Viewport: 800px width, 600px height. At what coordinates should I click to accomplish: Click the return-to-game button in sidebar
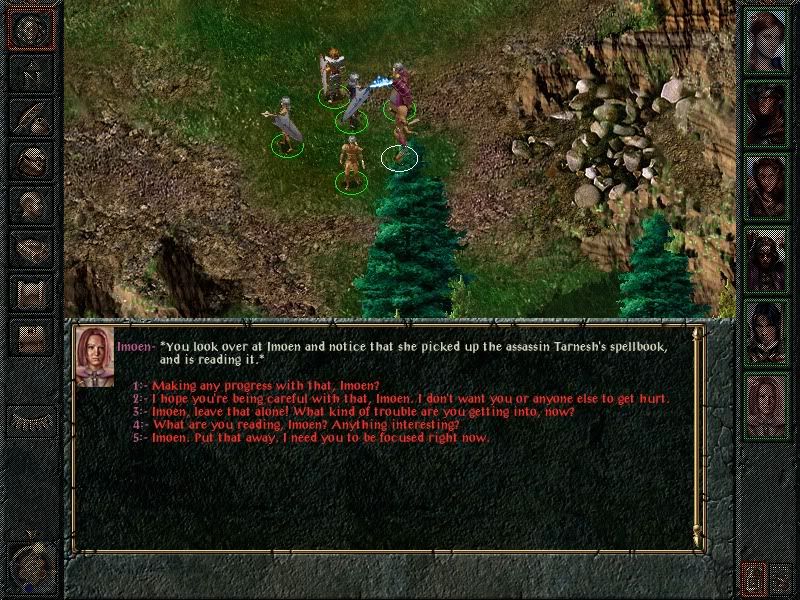(x=30, y=28)
